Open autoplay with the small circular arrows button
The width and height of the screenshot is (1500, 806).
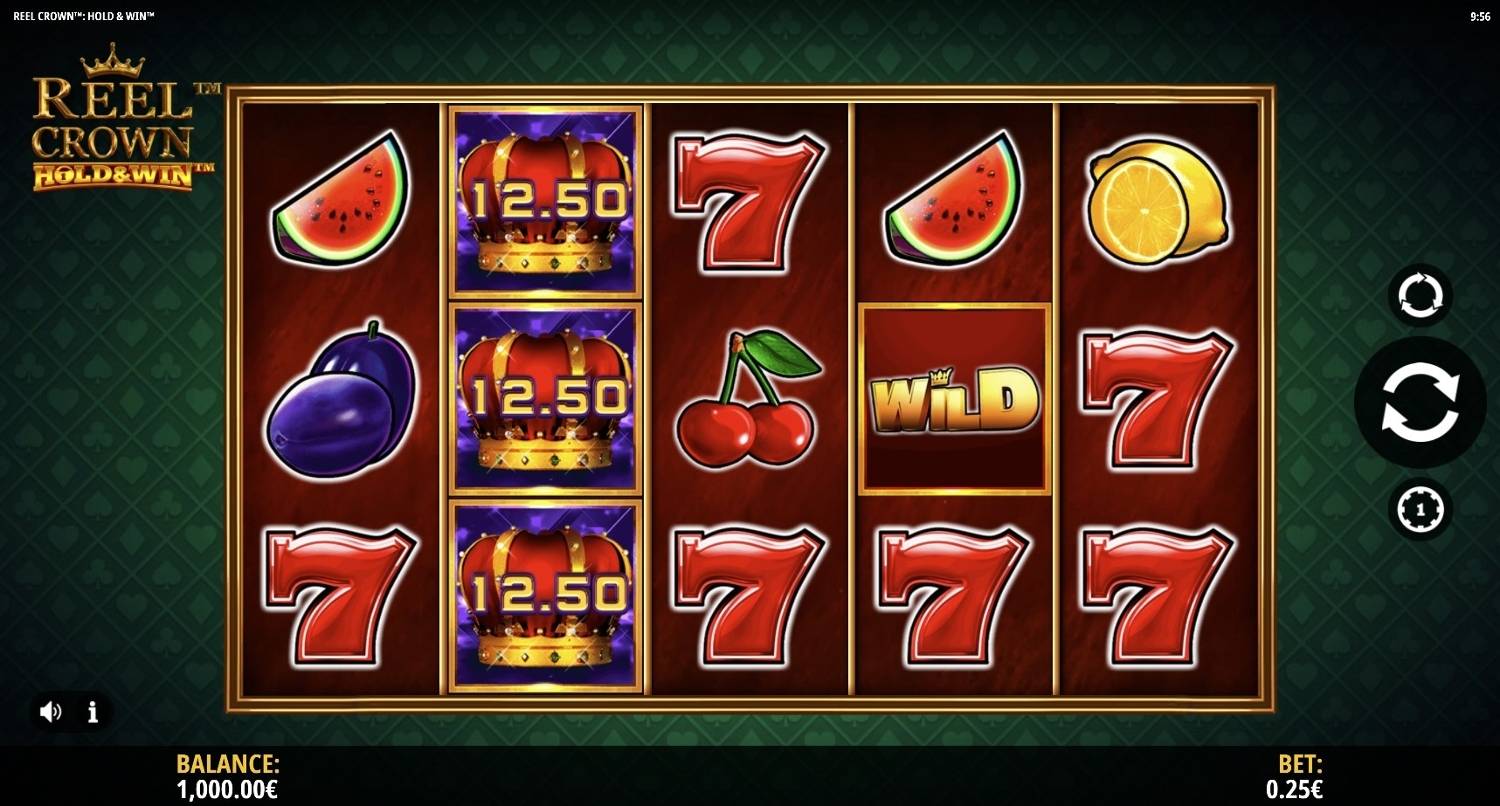pos(1420,296)
